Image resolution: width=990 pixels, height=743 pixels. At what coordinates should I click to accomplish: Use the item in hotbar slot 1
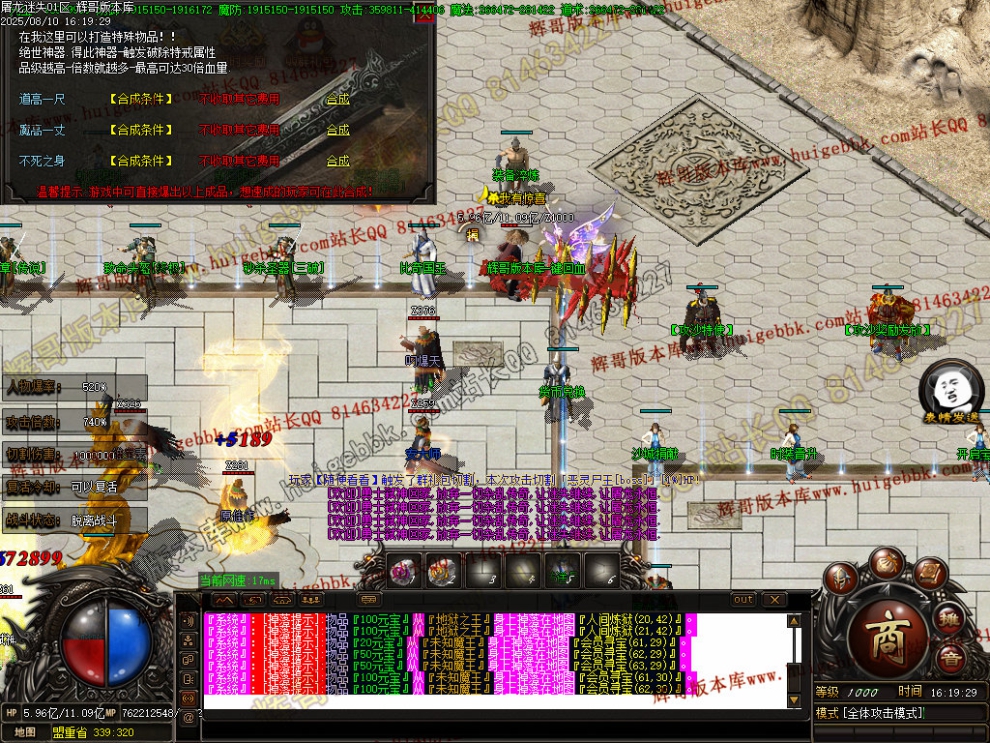coord(403,571)
